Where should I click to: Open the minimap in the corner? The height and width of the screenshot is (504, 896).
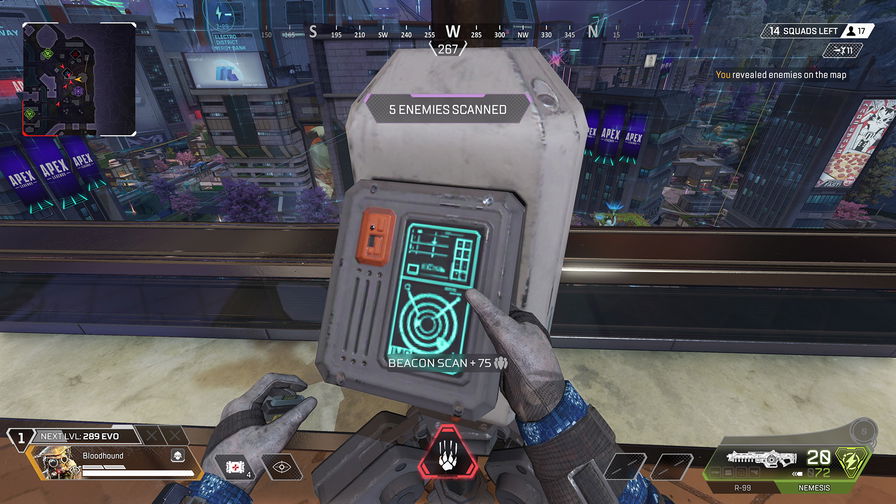tap(79, 79)
